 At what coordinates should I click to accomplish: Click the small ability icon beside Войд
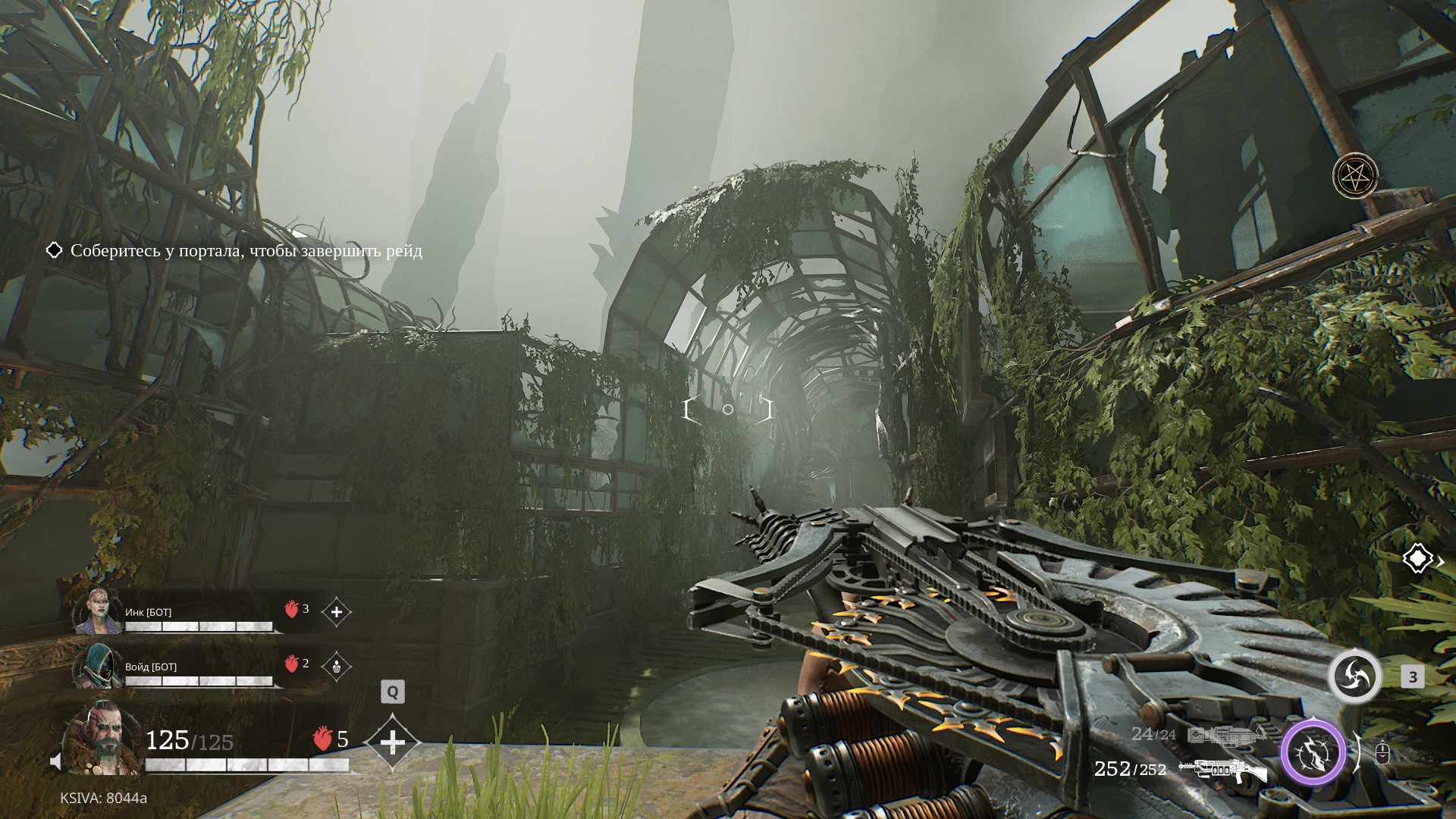tap(337, 667)
